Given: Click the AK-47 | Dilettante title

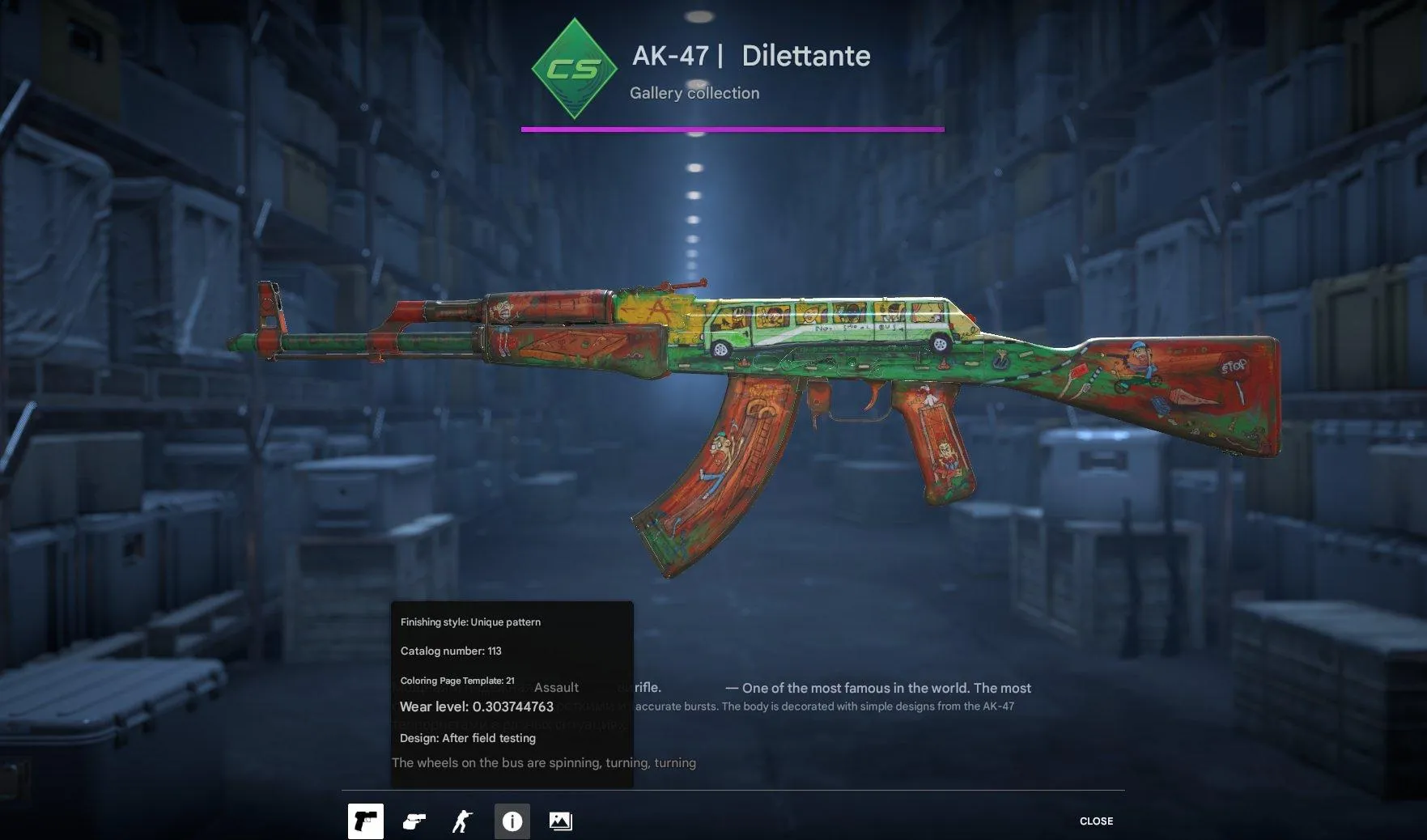Looking at the screenshot, I should (x=751, y=56).
